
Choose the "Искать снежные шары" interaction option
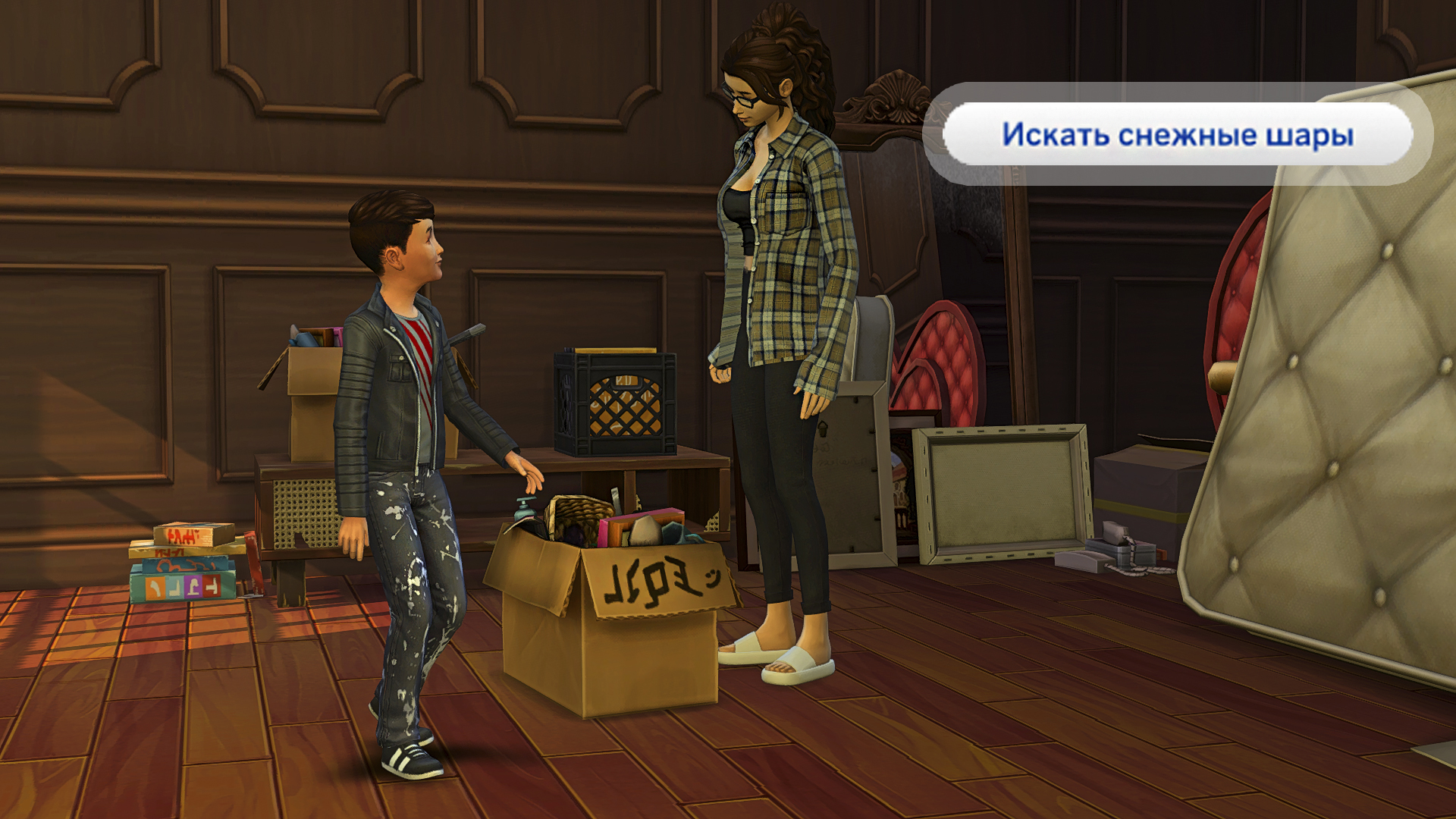click(x=1177, y=134)
